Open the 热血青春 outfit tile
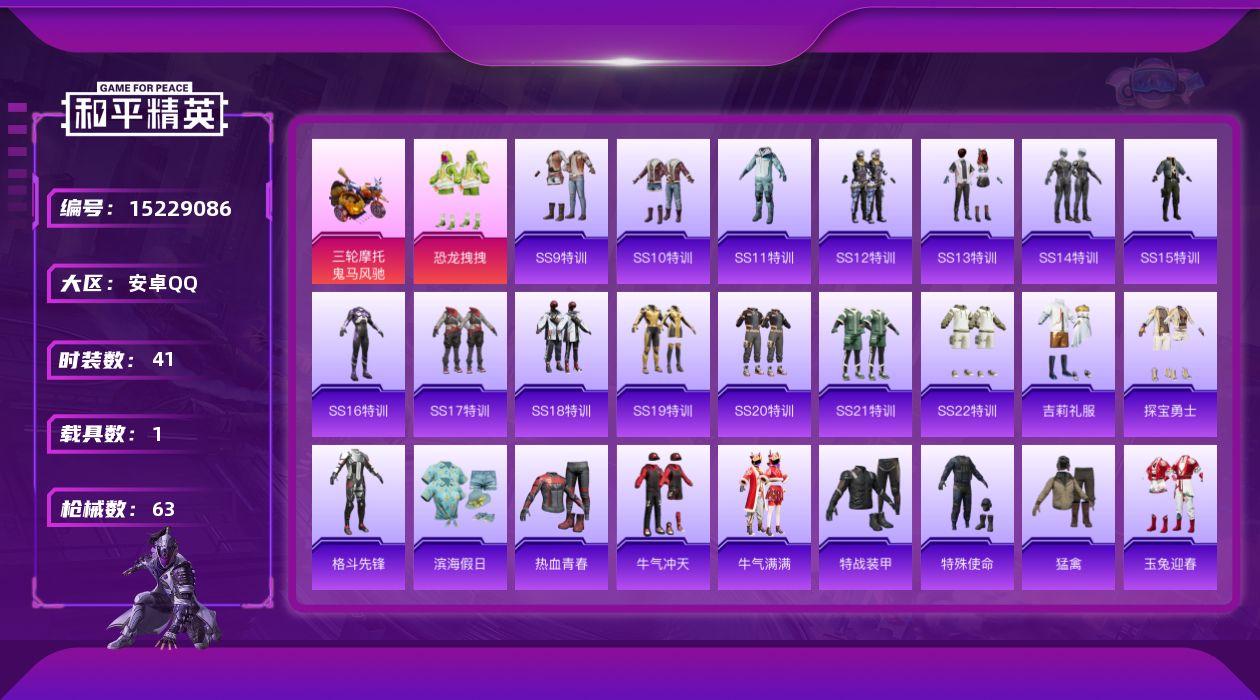This screenshot has width=1260, height=700. pyautogui.click(x=561, y=517)
